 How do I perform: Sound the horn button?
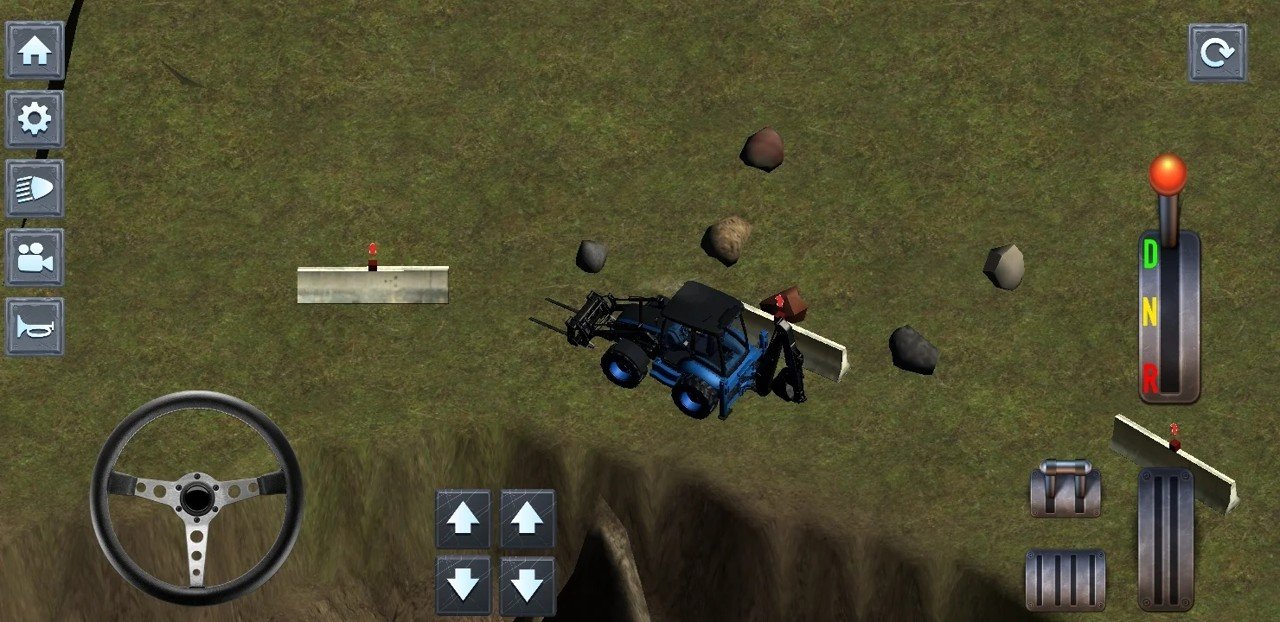pos(35,327)
